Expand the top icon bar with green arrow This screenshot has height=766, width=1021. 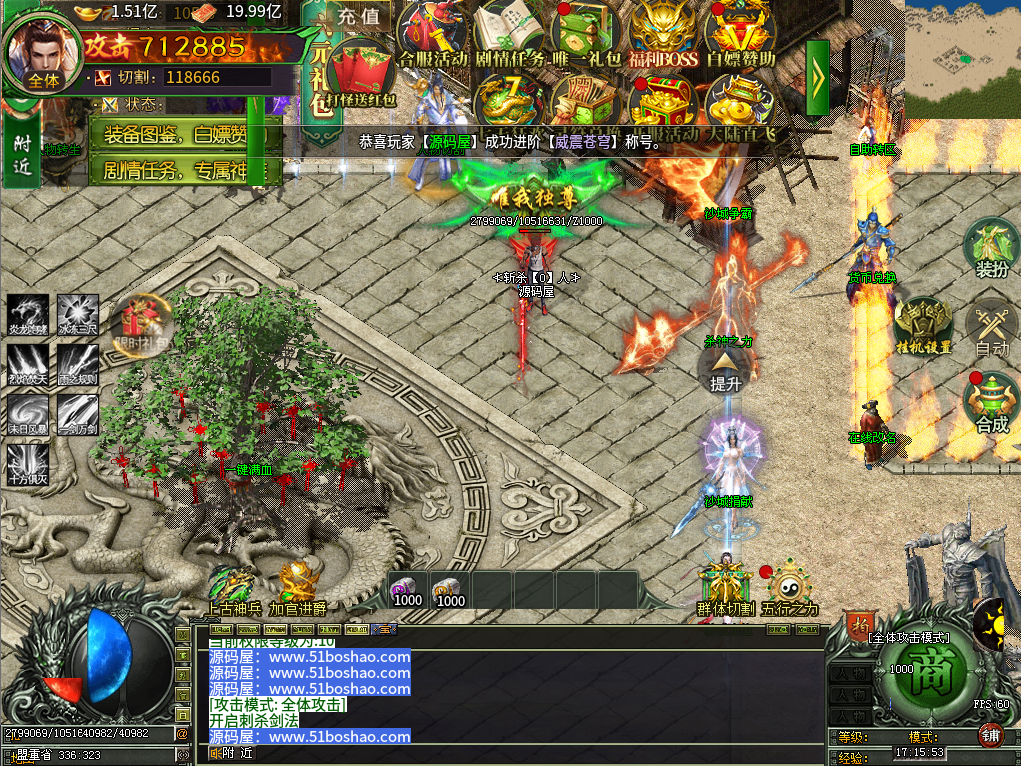tap(818, 75)
